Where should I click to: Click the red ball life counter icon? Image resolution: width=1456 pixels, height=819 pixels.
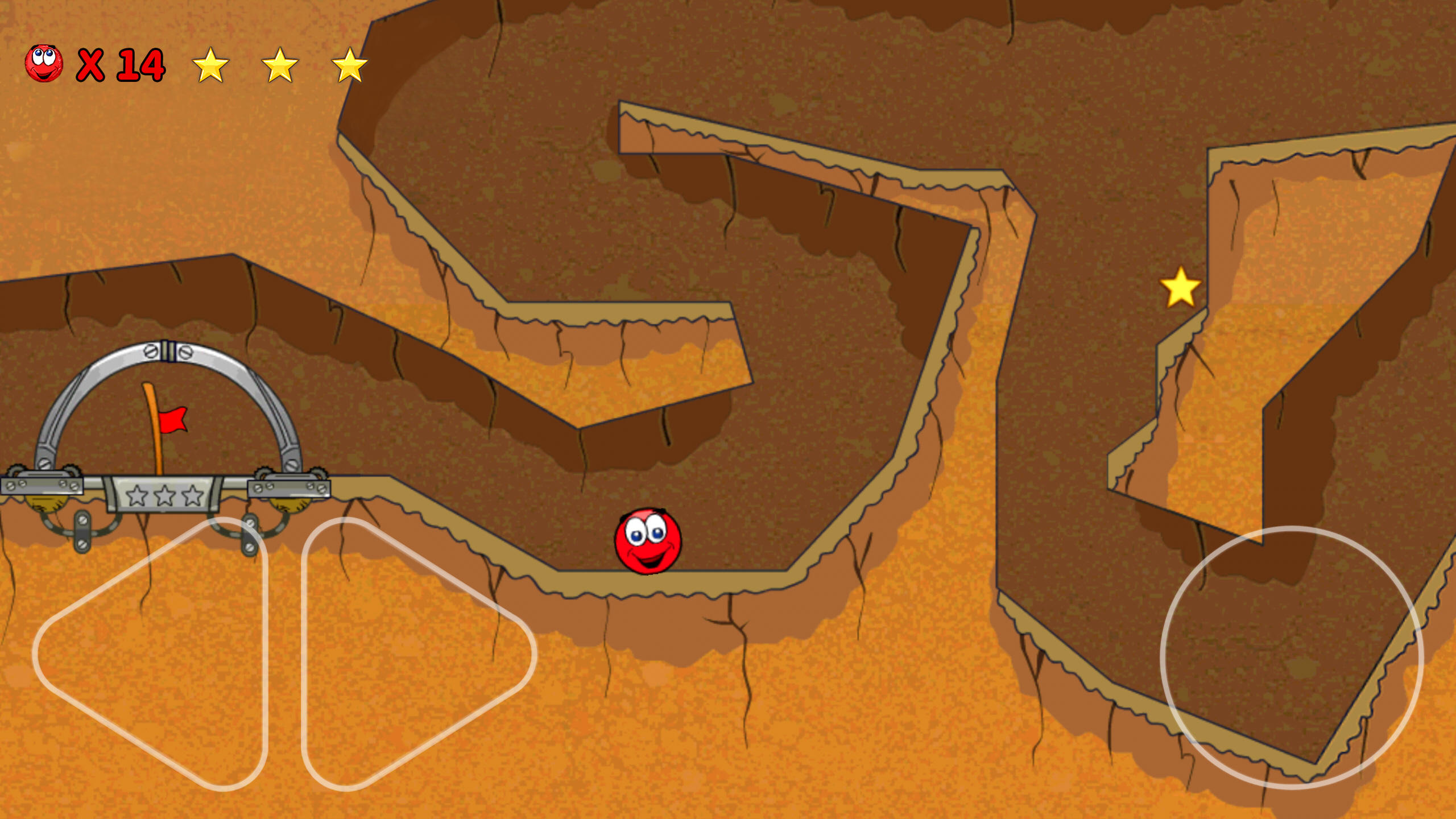coord(43,64)
